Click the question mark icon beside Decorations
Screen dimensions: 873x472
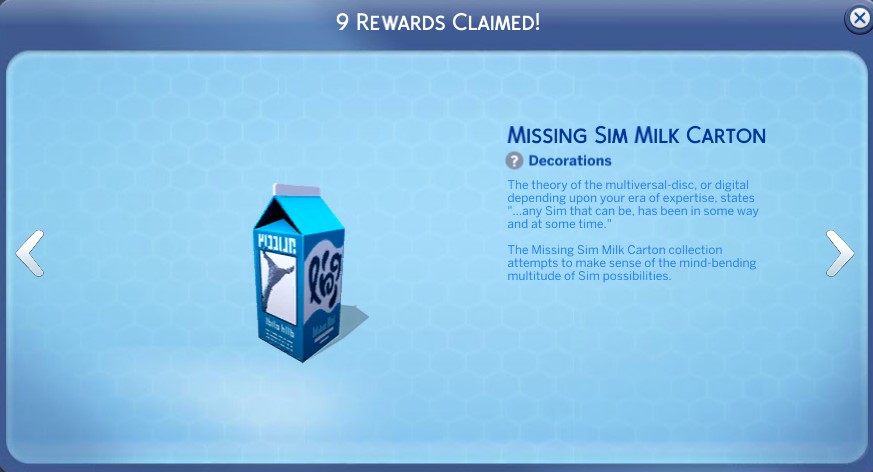click(x=514, y=160)
